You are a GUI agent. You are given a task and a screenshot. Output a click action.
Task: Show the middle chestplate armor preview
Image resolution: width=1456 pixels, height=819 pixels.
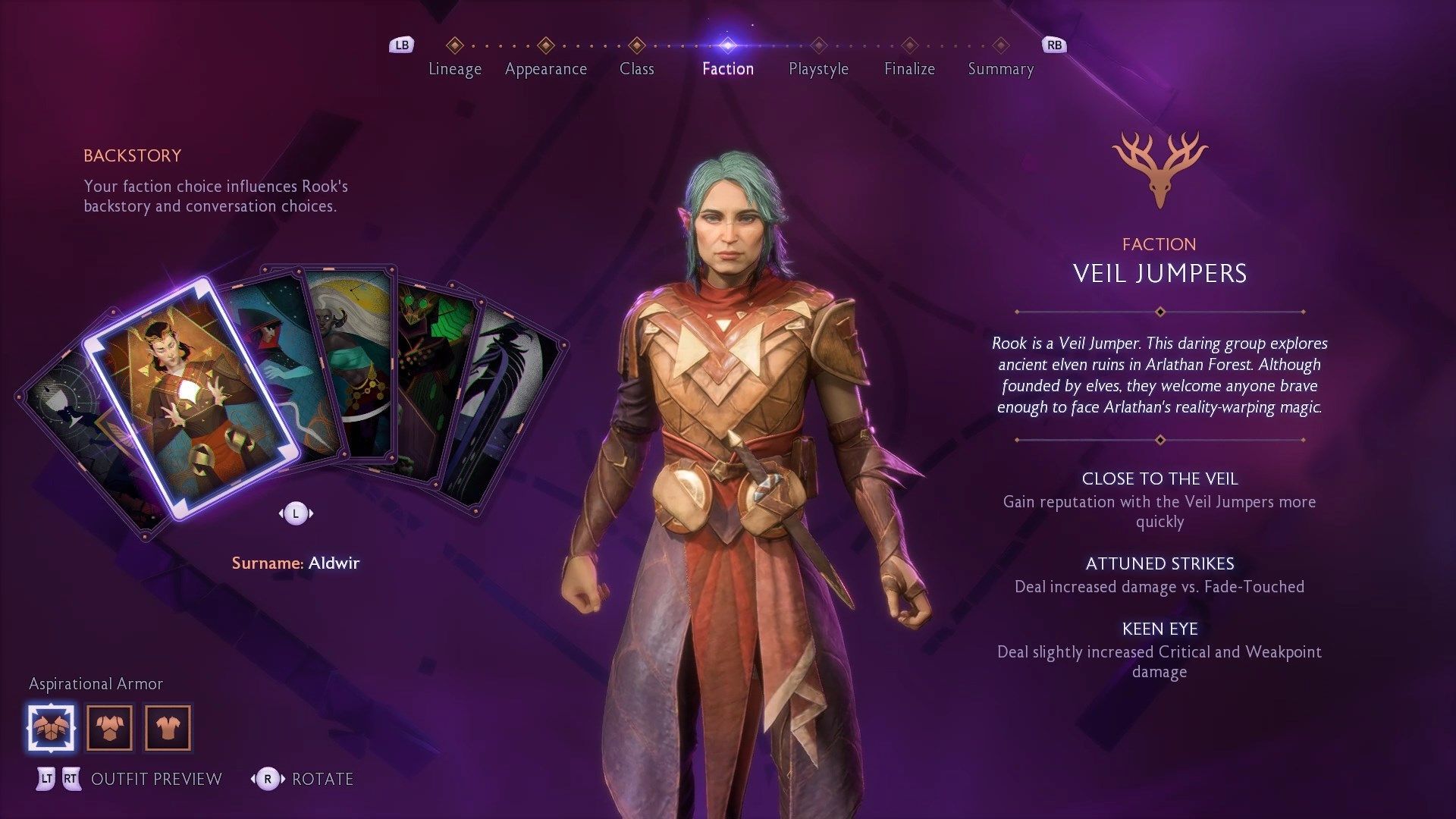click(x=109, y=728)
